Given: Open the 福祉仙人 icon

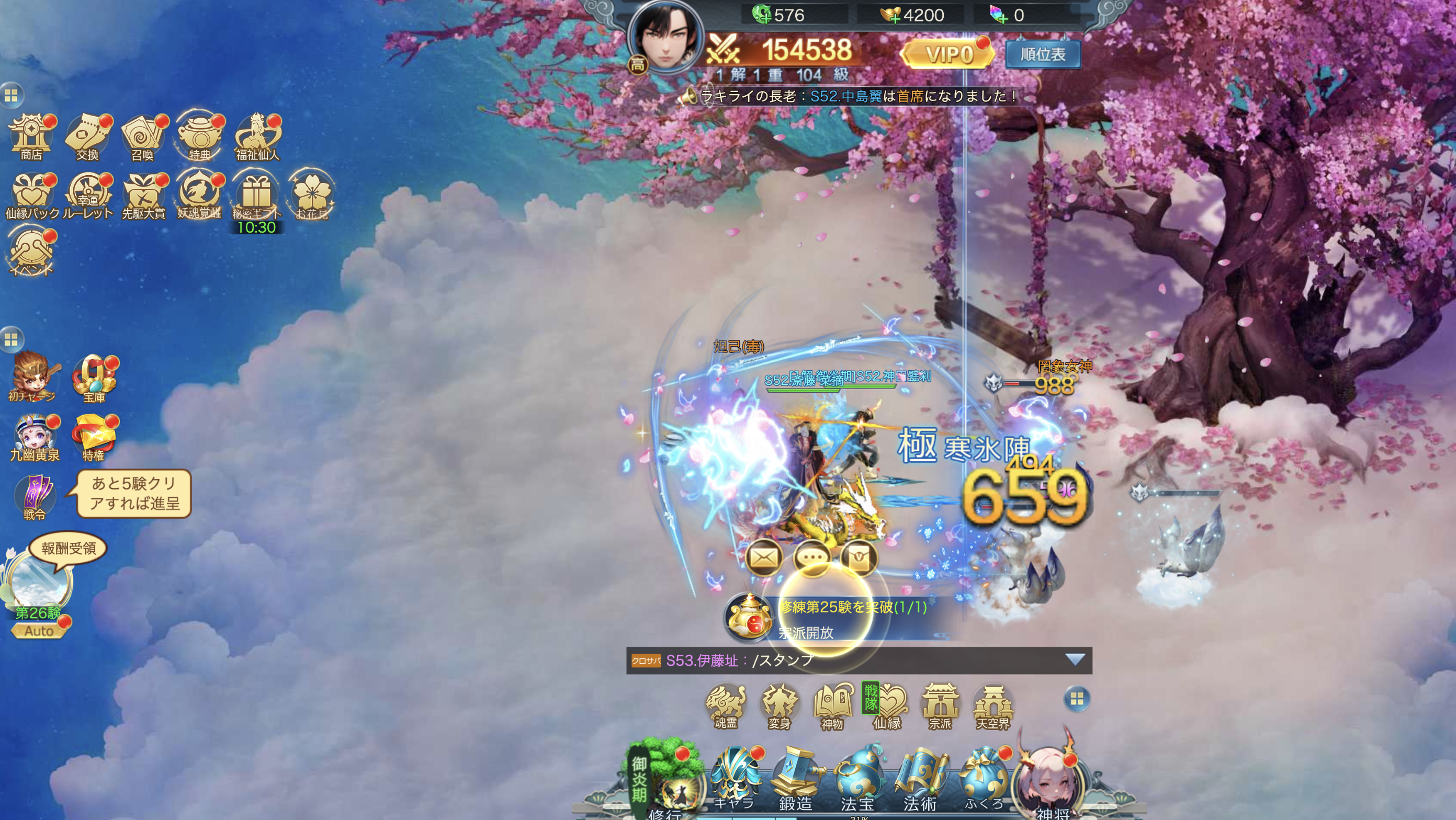Looking at the screenshot, I should pos(257,137).
